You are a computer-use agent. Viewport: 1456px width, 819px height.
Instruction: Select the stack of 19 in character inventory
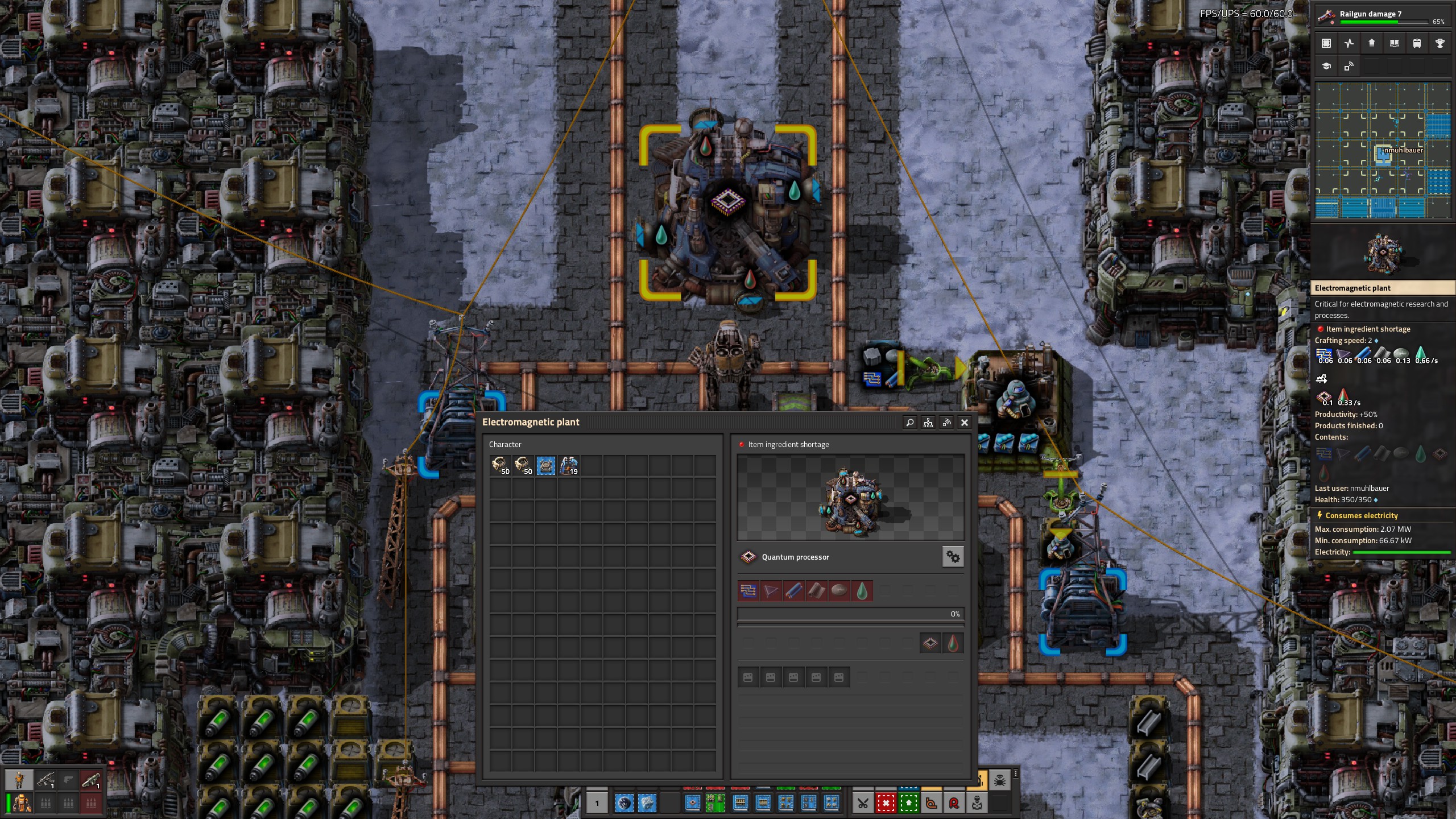pos(569,466)
